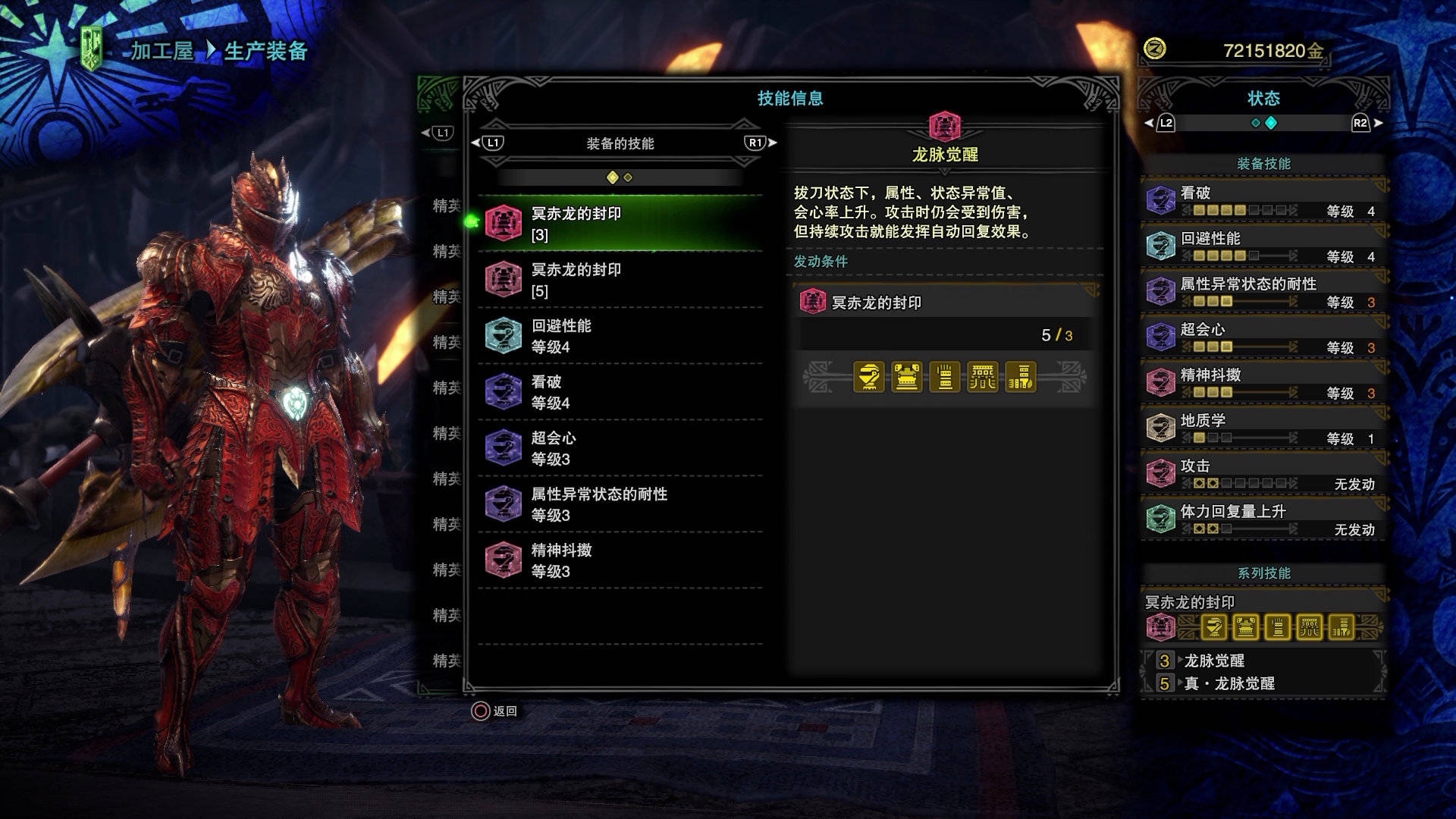
Task: Select the 冥赤龙的封印 [5] skill entry
Action: [620, 280]
